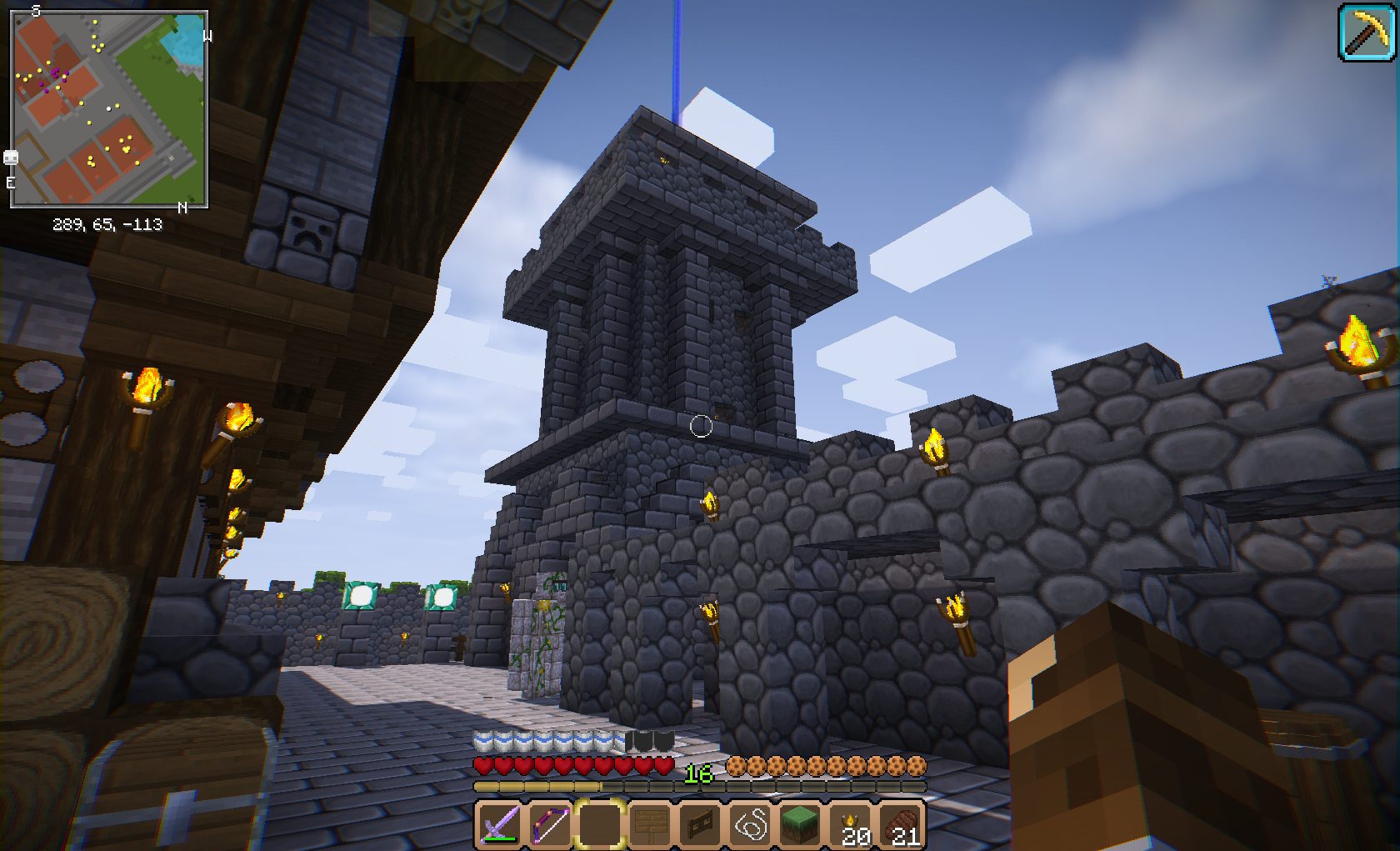Select the grass block hotbar slot

click(800, 824)
